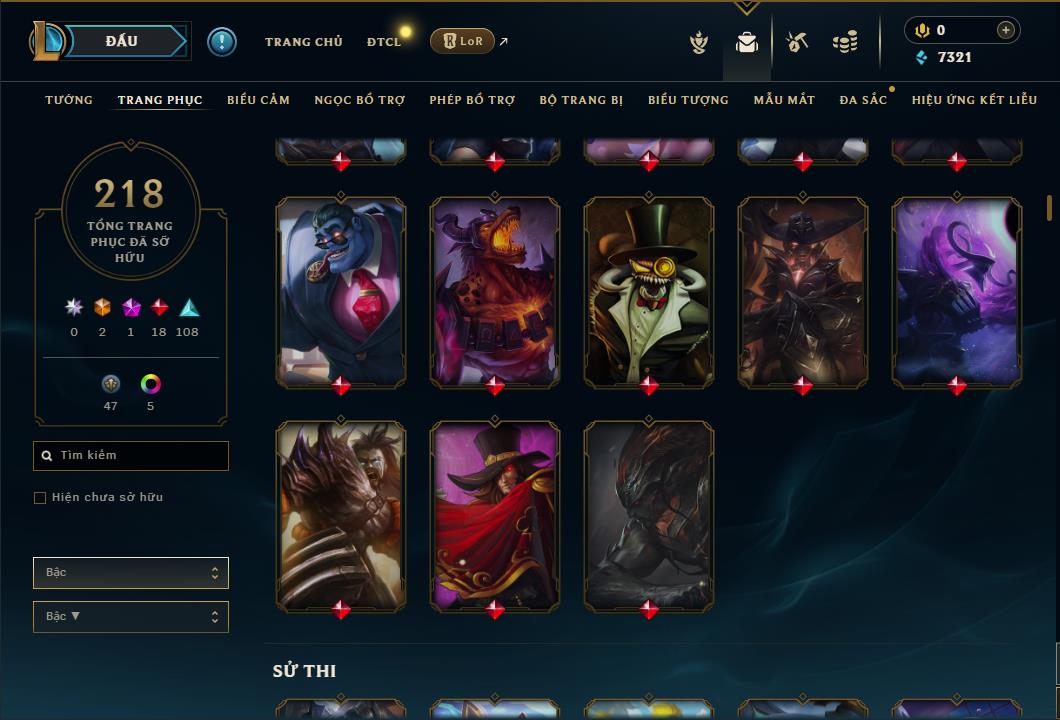
Task: Select the PHÉP BỔ TRỢ tab
Action: [x=472, y=100]
